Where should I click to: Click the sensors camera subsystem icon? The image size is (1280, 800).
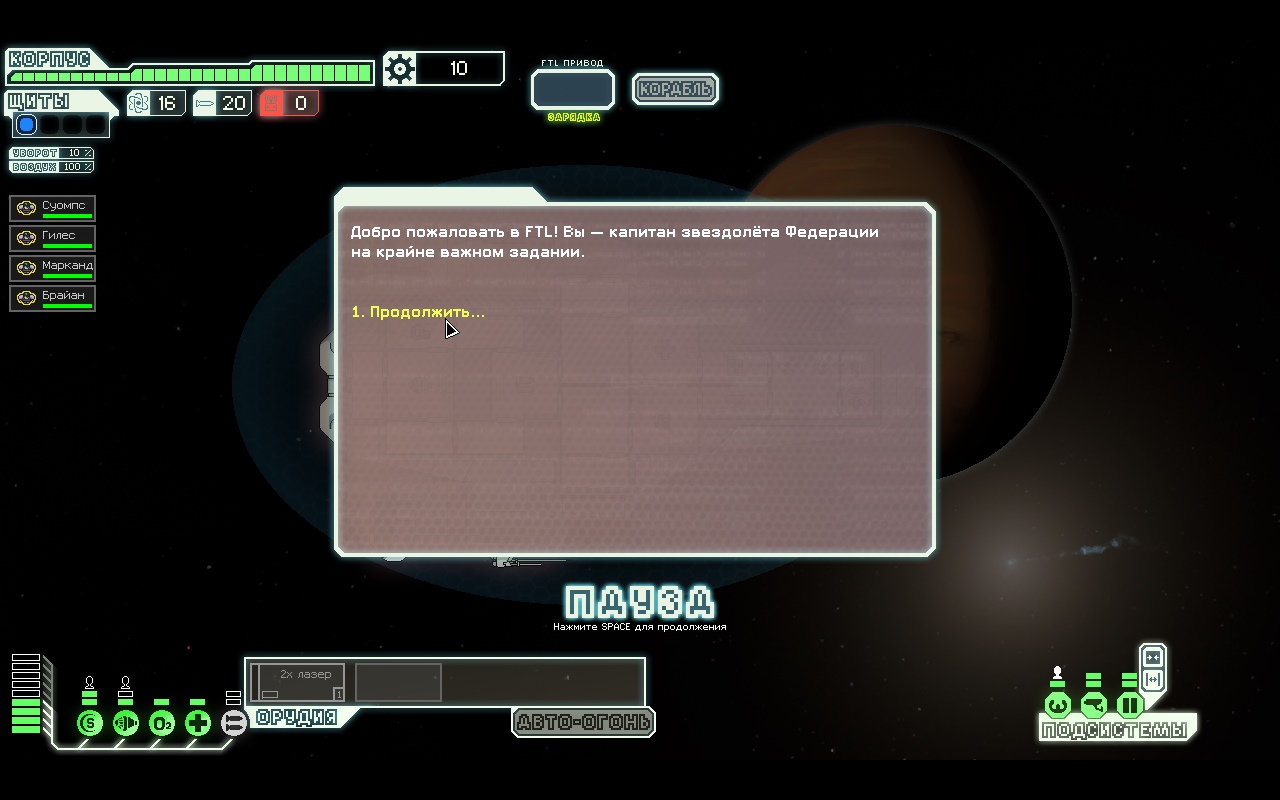[x=1094, y=706]
